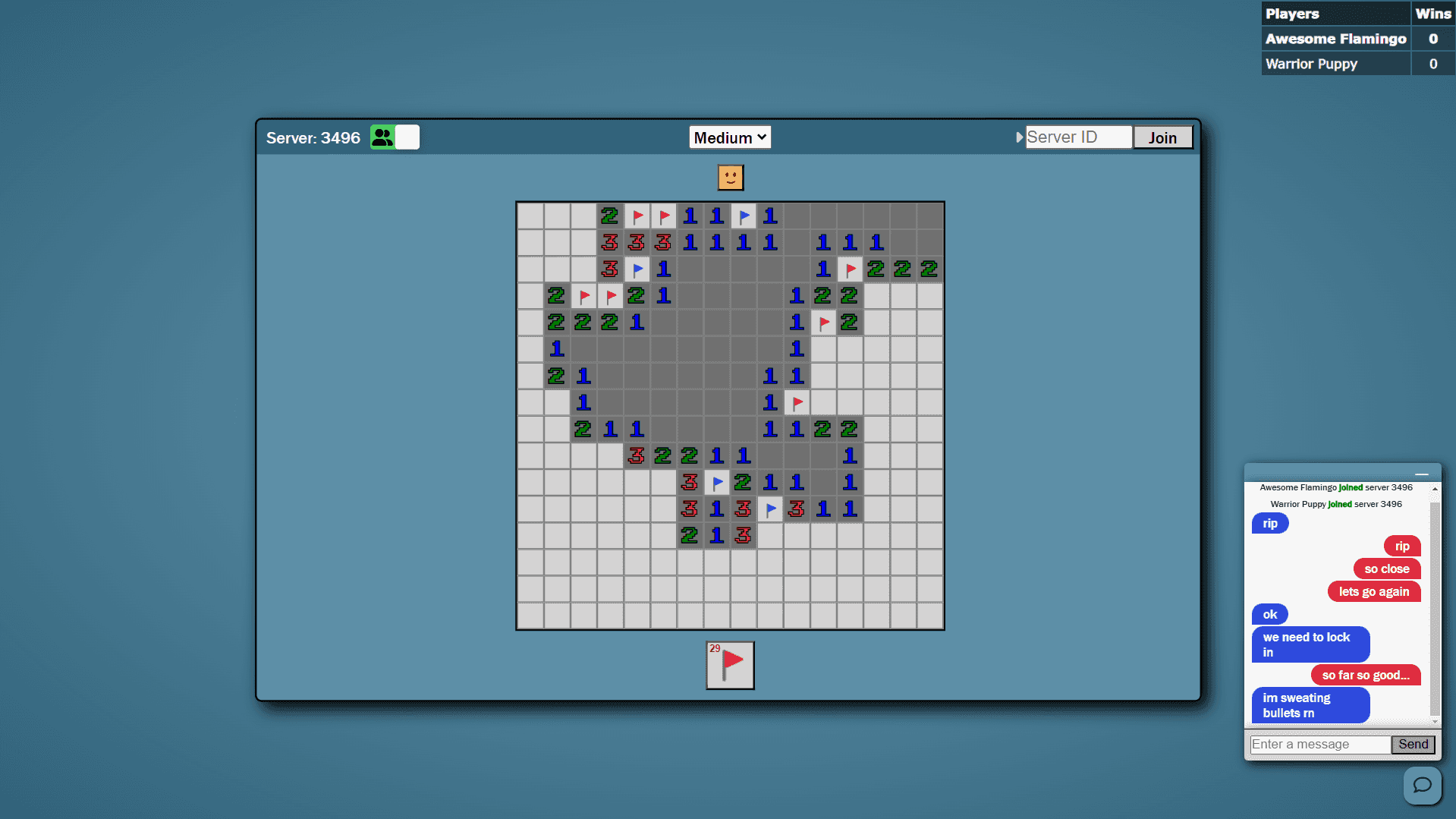Send a chat message with the Send button

pyautogui.click(x=1413, y=744)
